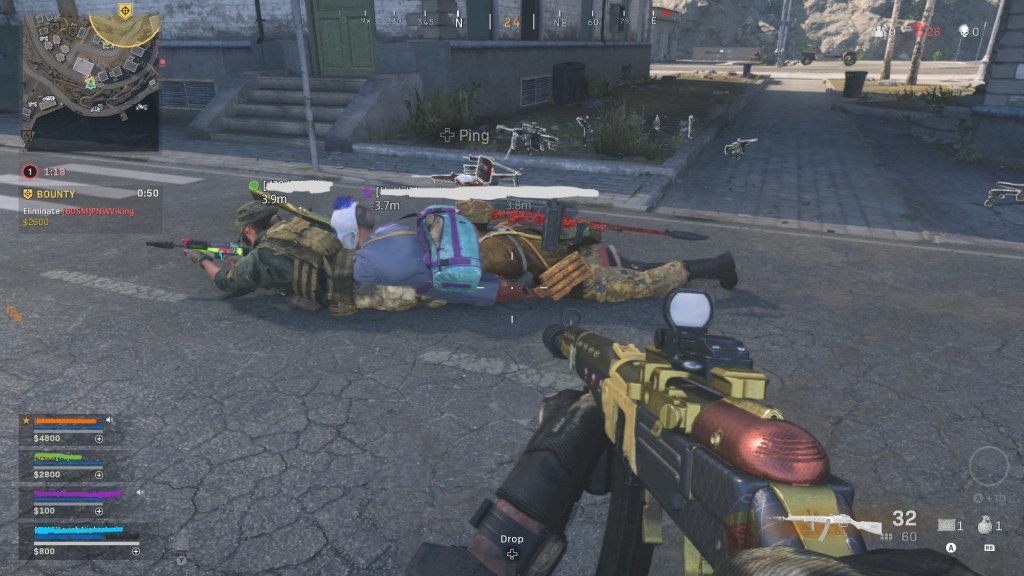This screenshot has width=1024, height=576.
Task: Choose the tactical equipment icon beside the ammo
Action: [x=948, y=525]
